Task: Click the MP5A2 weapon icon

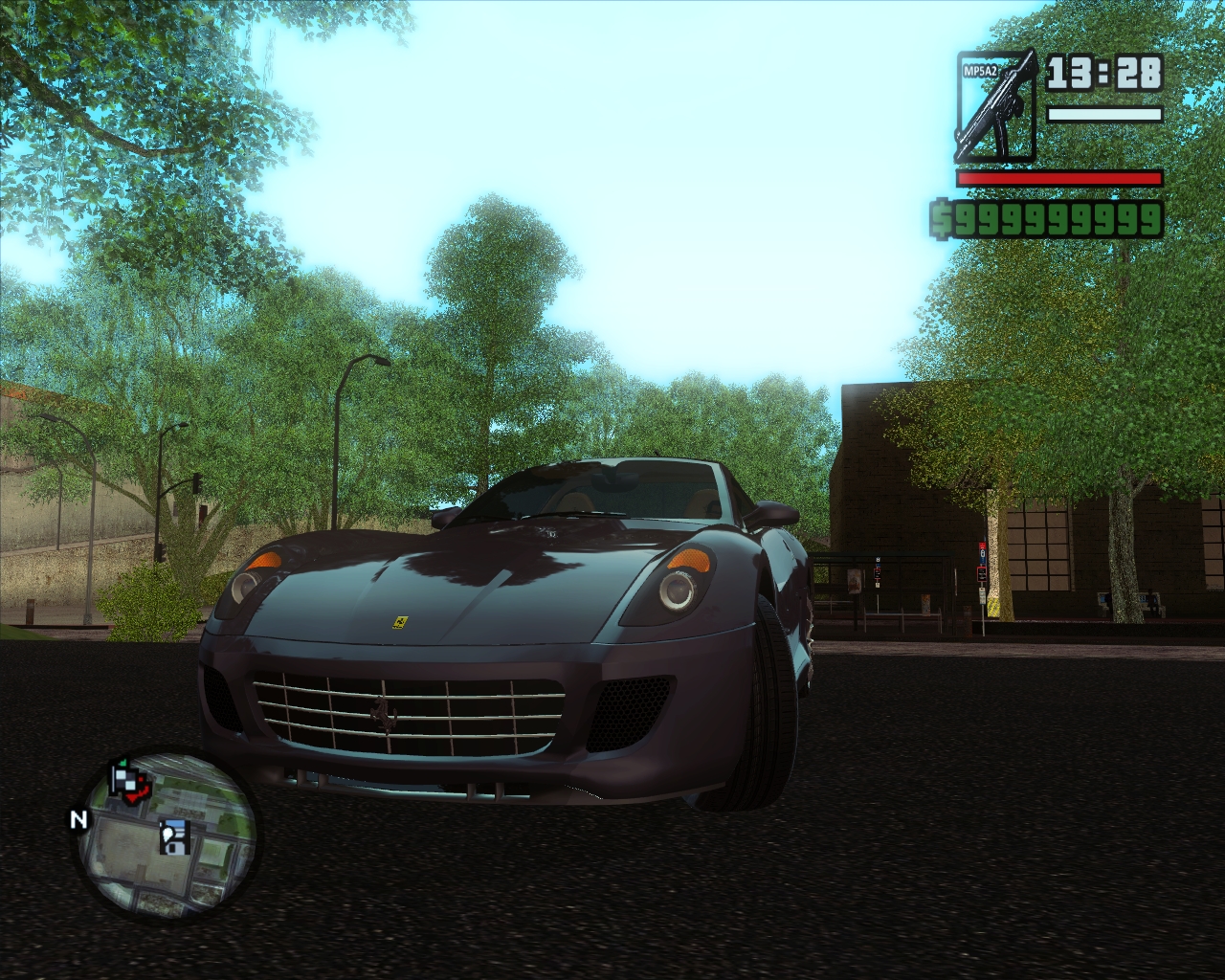Action: click(x=995, y=105)
